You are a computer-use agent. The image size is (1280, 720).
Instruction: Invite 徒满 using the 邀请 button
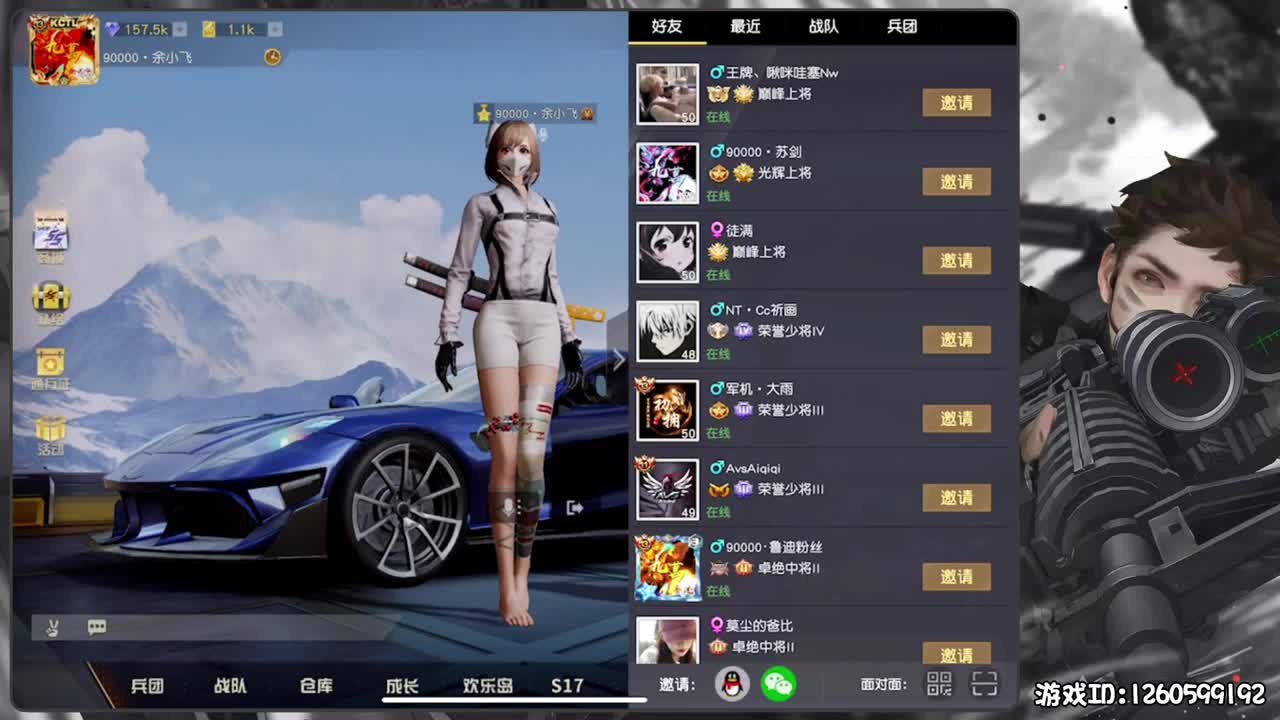(958, 260)
